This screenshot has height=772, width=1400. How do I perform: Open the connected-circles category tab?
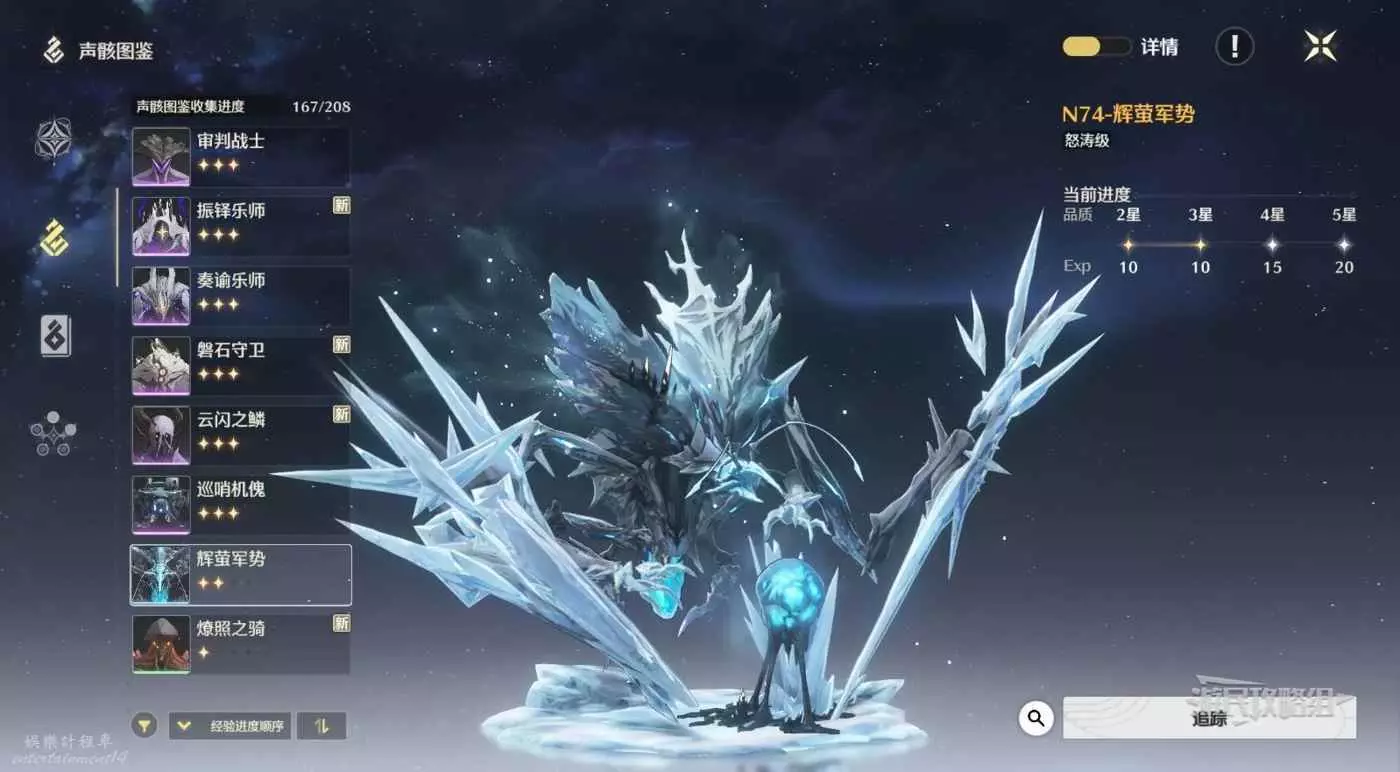53,433
